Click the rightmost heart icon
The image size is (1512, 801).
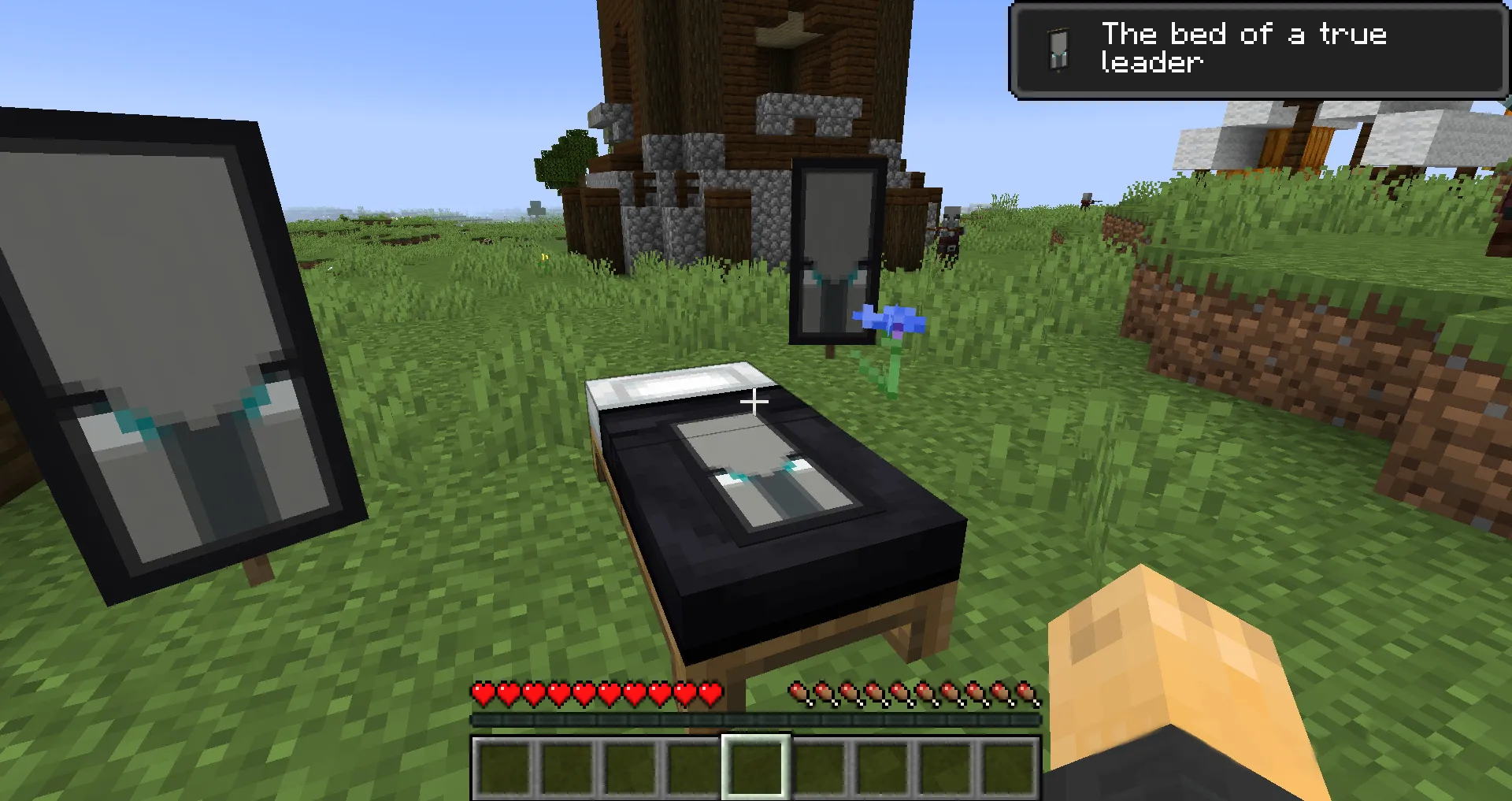click(x=708, y=694)
